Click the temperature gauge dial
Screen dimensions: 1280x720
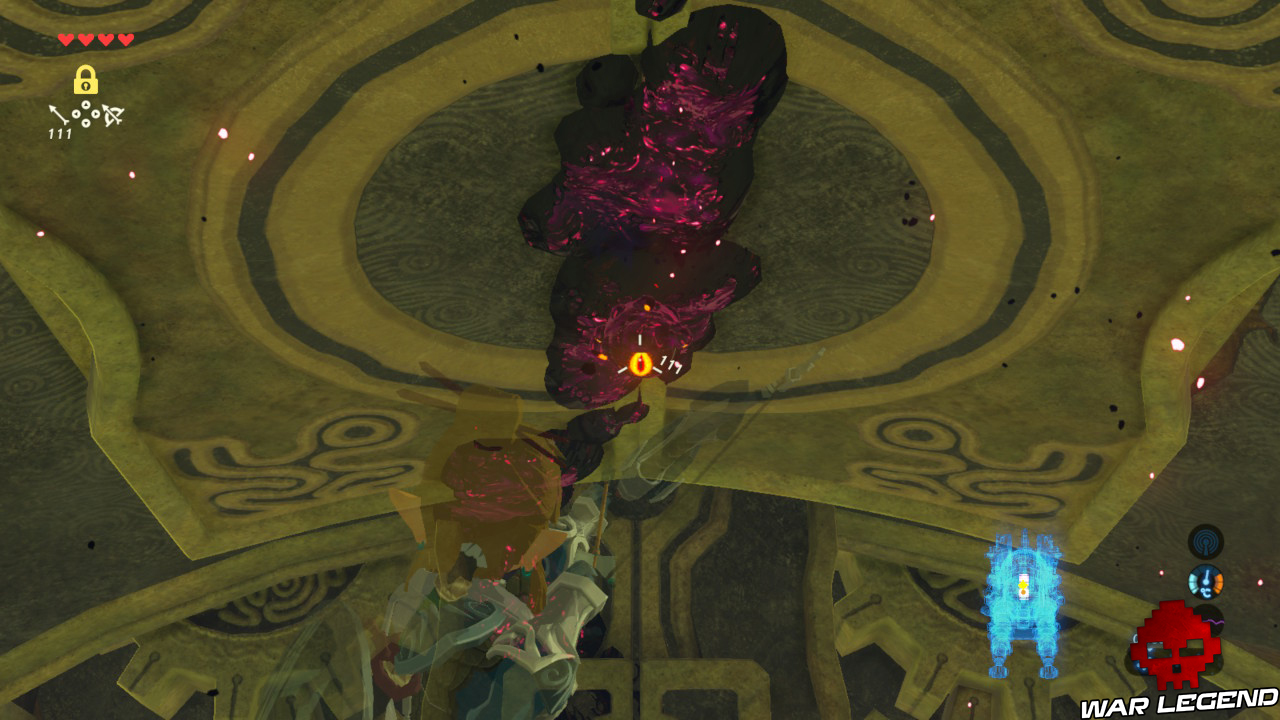pos(1206,582)
